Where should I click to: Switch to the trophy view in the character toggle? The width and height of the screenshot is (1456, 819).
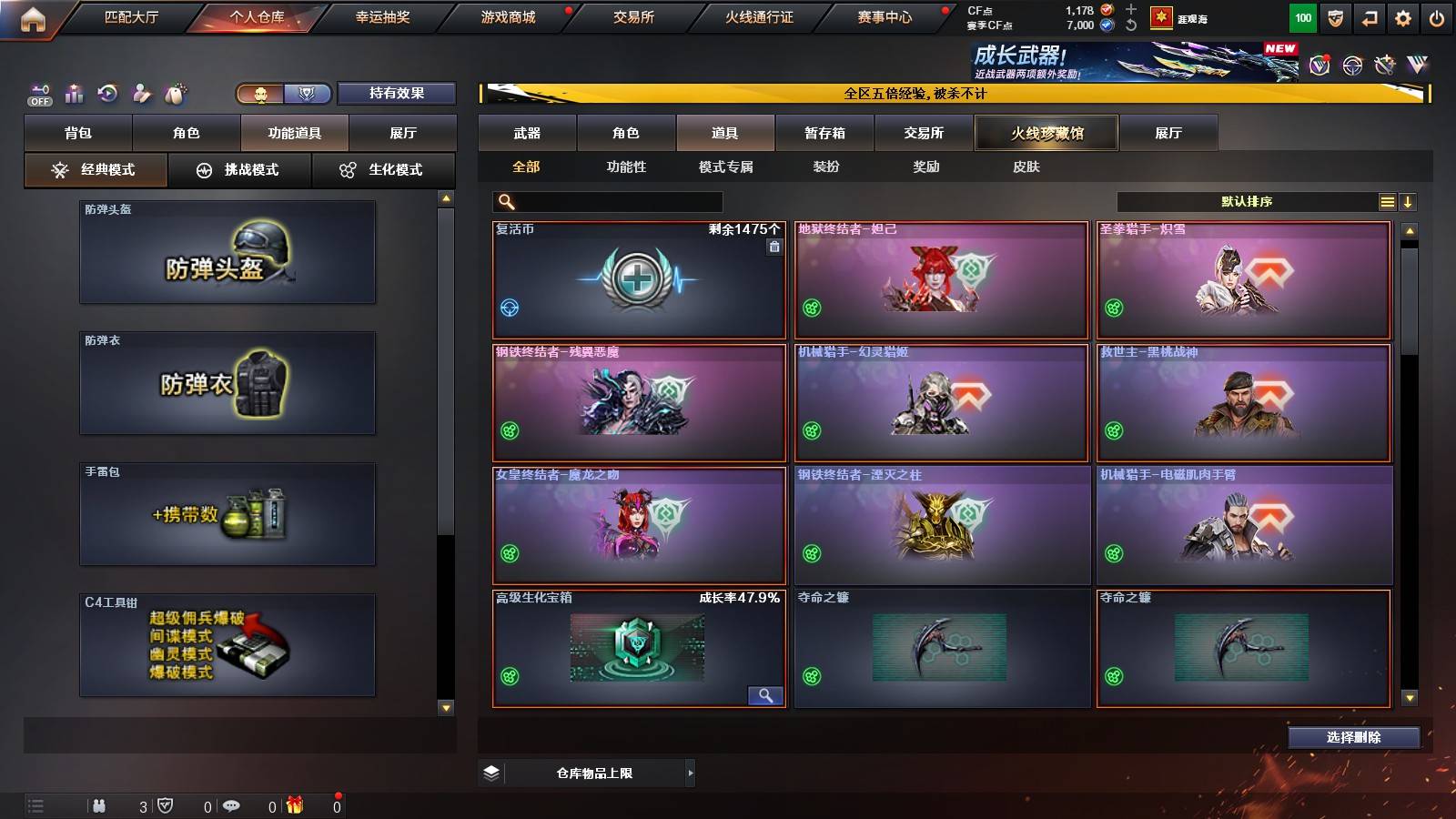pyautogui.click(x=308, y=93)
